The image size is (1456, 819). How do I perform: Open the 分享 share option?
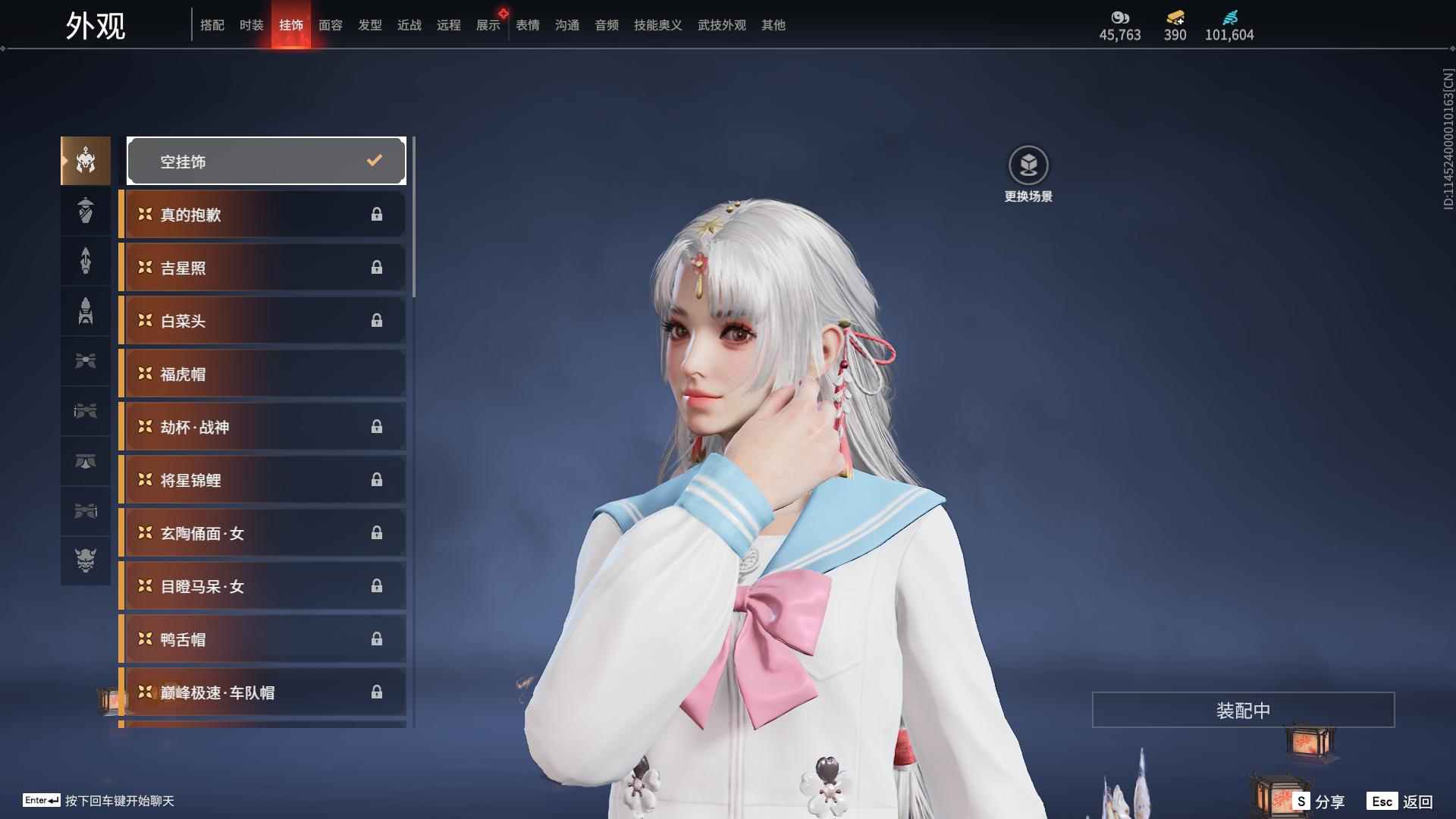click(1319, 802)
